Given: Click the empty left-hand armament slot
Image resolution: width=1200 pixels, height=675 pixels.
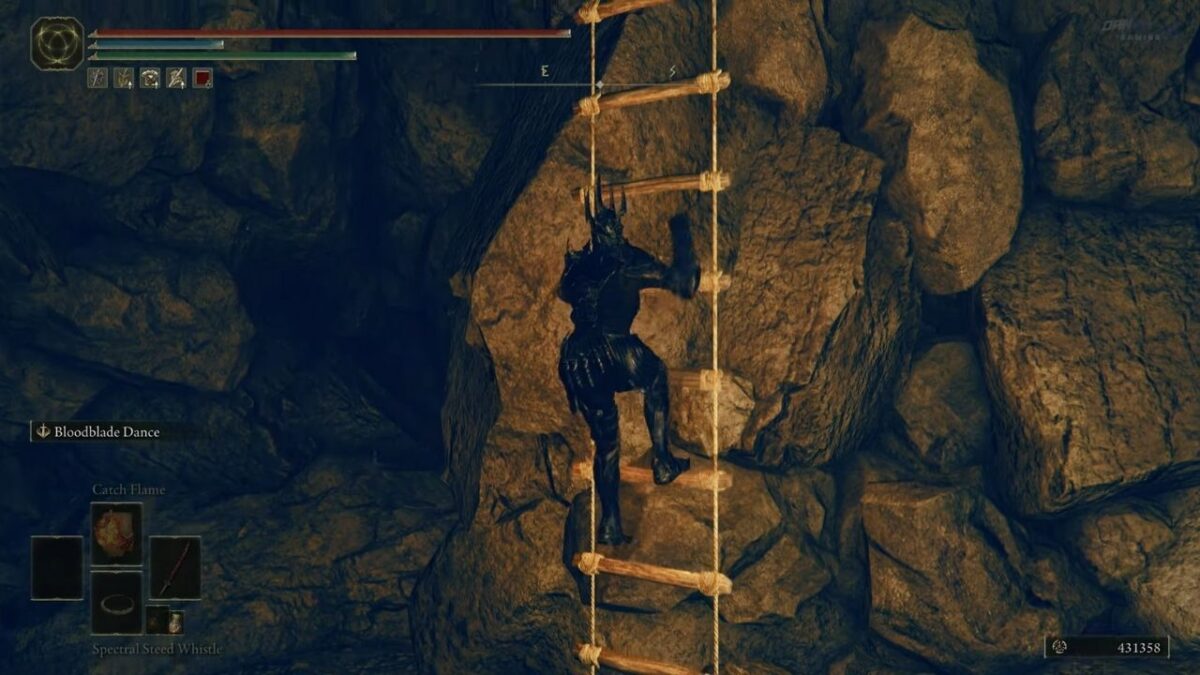Looking at the screenshot, I should 57,568.
